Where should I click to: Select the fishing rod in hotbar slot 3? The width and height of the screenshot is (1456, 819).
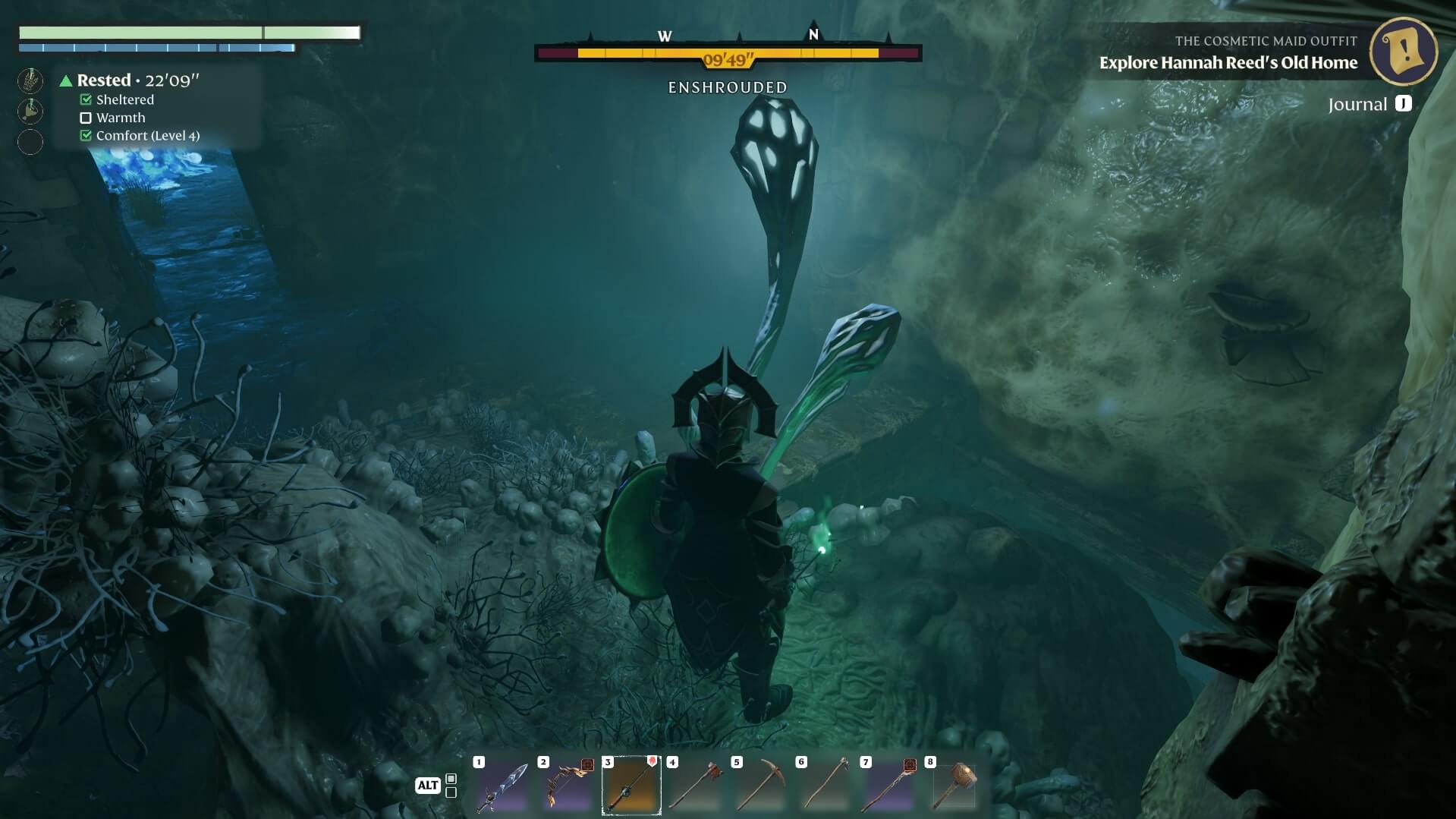tap(631, 785)
